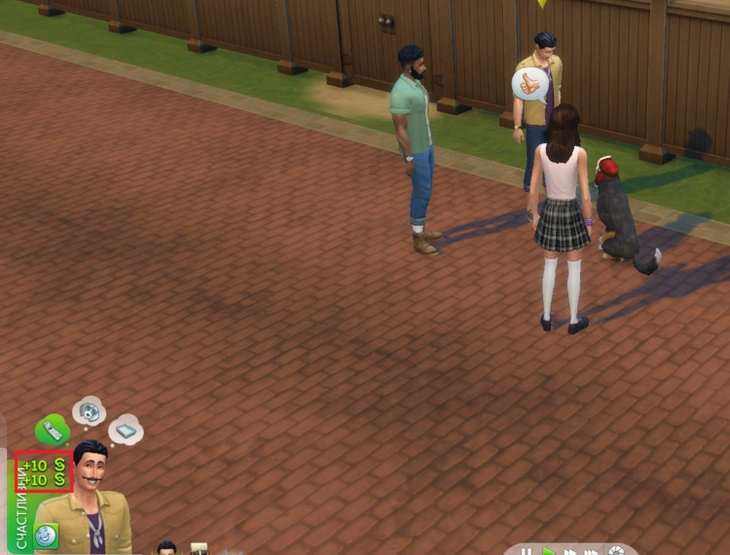The width and height of the screenshot is (730, 555).
Task: Select the green phone whim bubble
Action: pyautogui.click(x=52, y=431)
